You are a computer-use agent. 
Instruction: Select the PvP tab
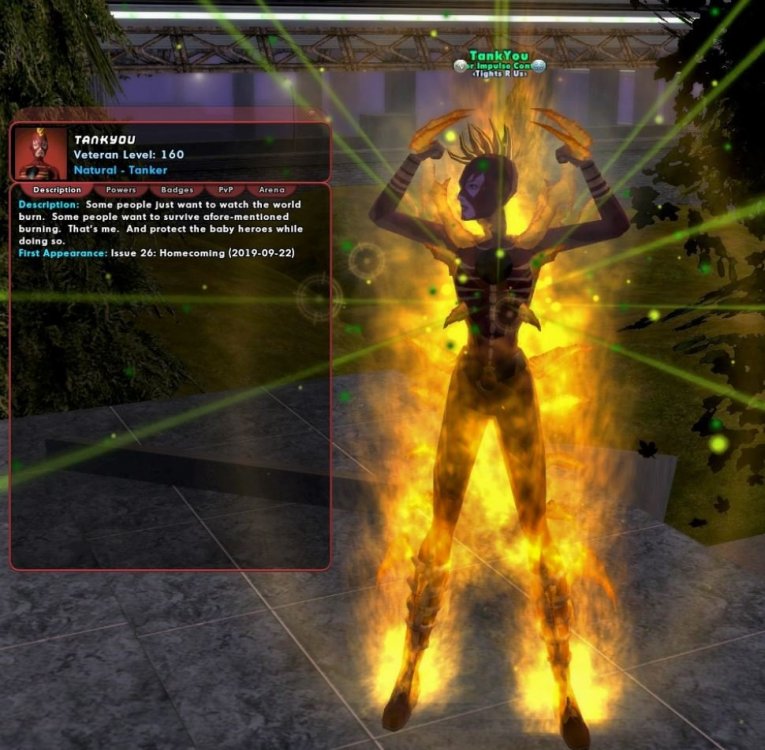[226, 189]
